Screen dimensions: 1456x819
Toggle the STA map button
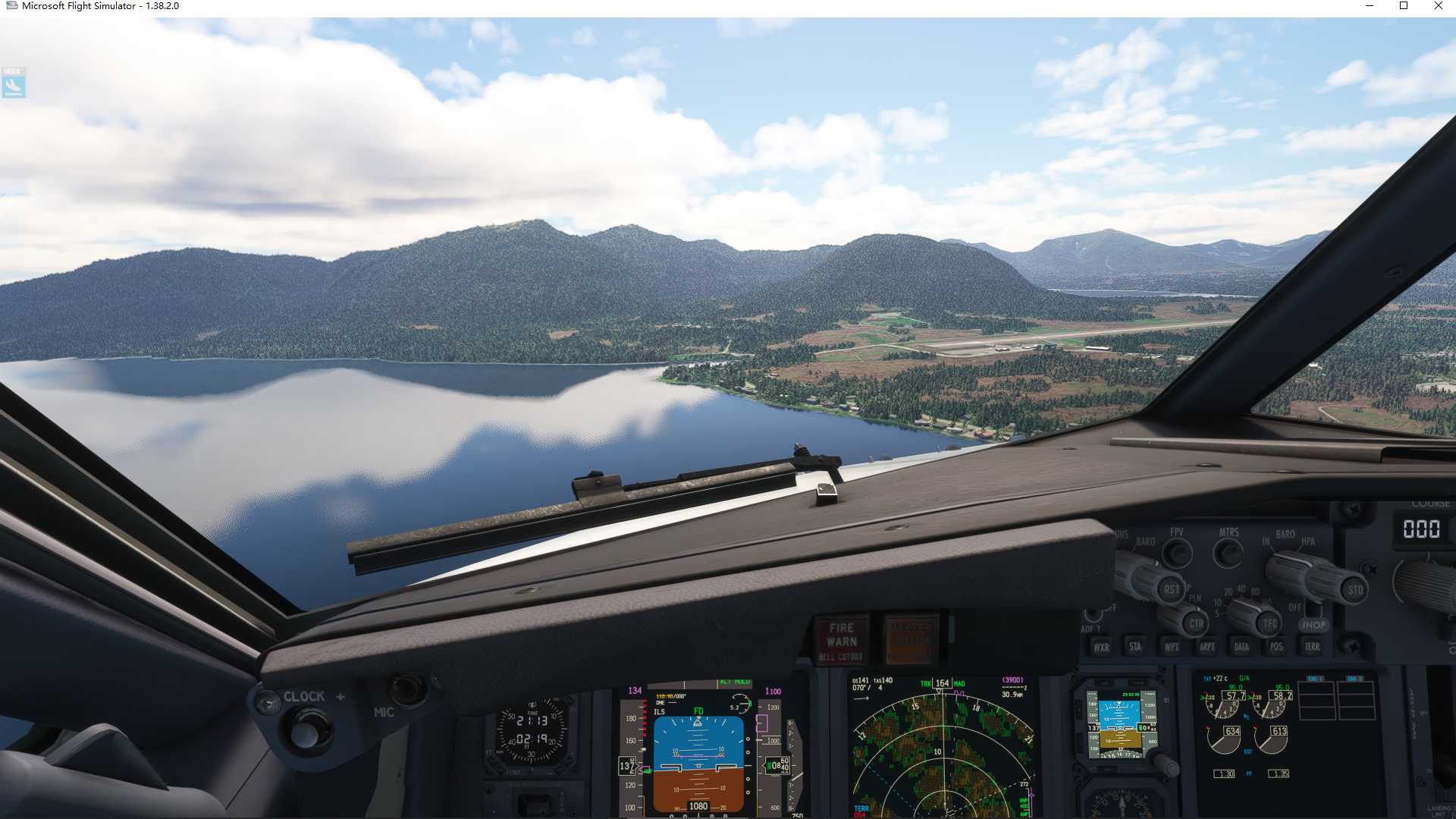pyautogui.click(x=1135, y=646)
